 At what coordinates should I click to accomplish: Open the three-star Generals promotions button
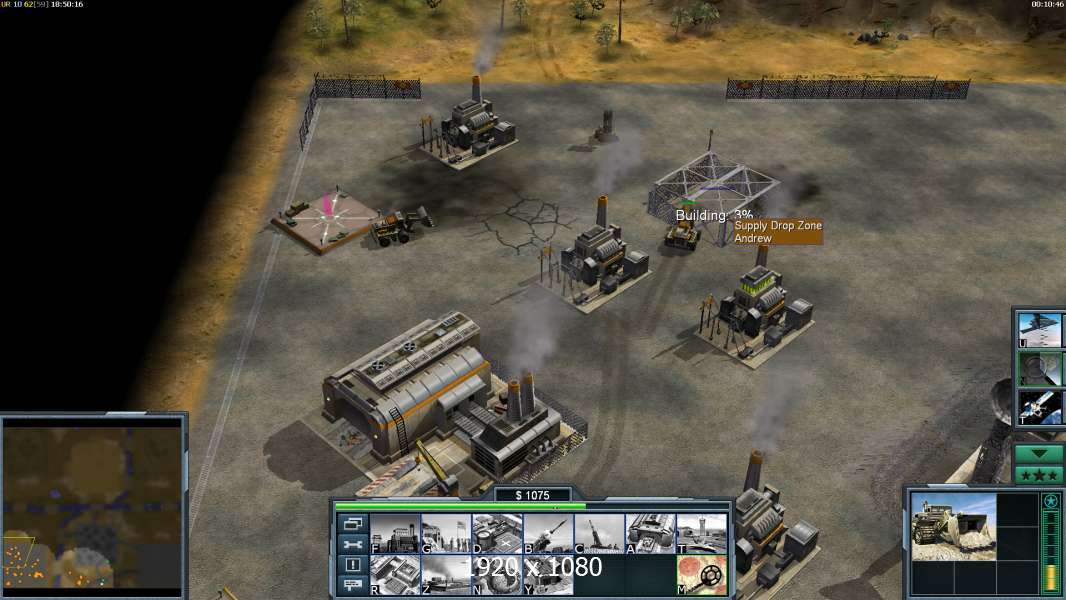[1039, 474]
